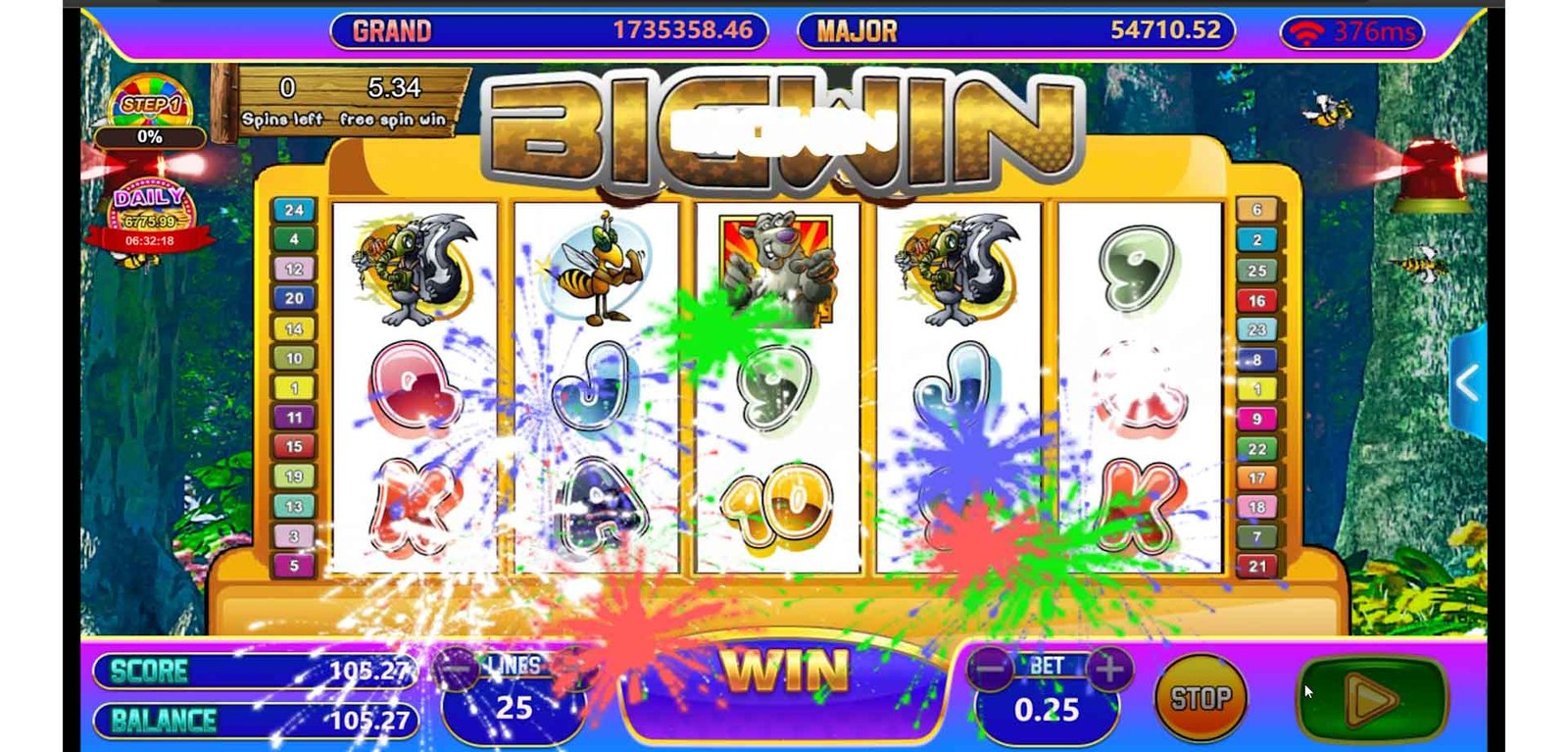
Task: Stop the reels with the STOP button
Action: pos(1200,698)
